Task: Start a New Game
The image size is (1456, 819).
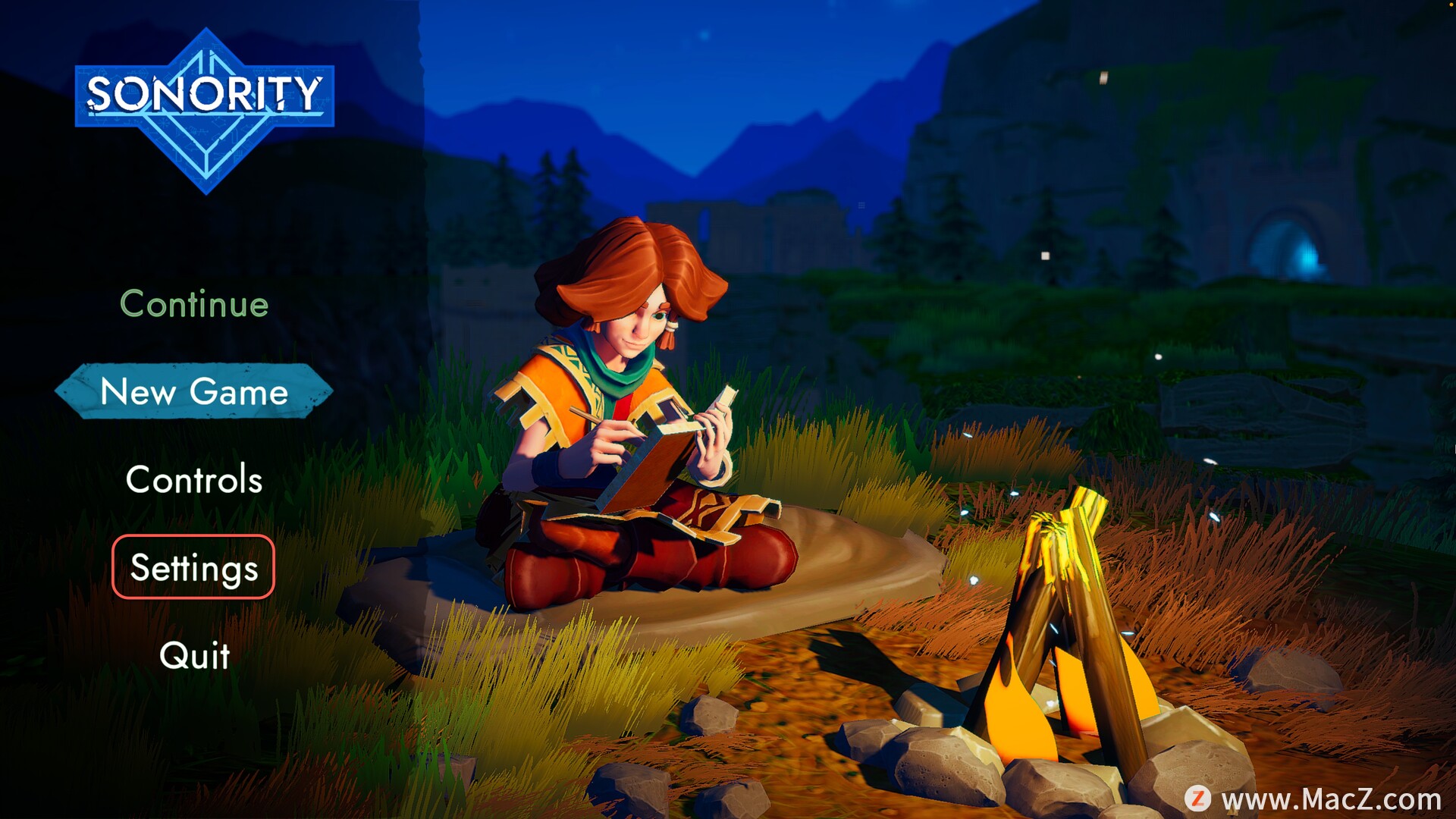Action: click(x=194, y=391)
